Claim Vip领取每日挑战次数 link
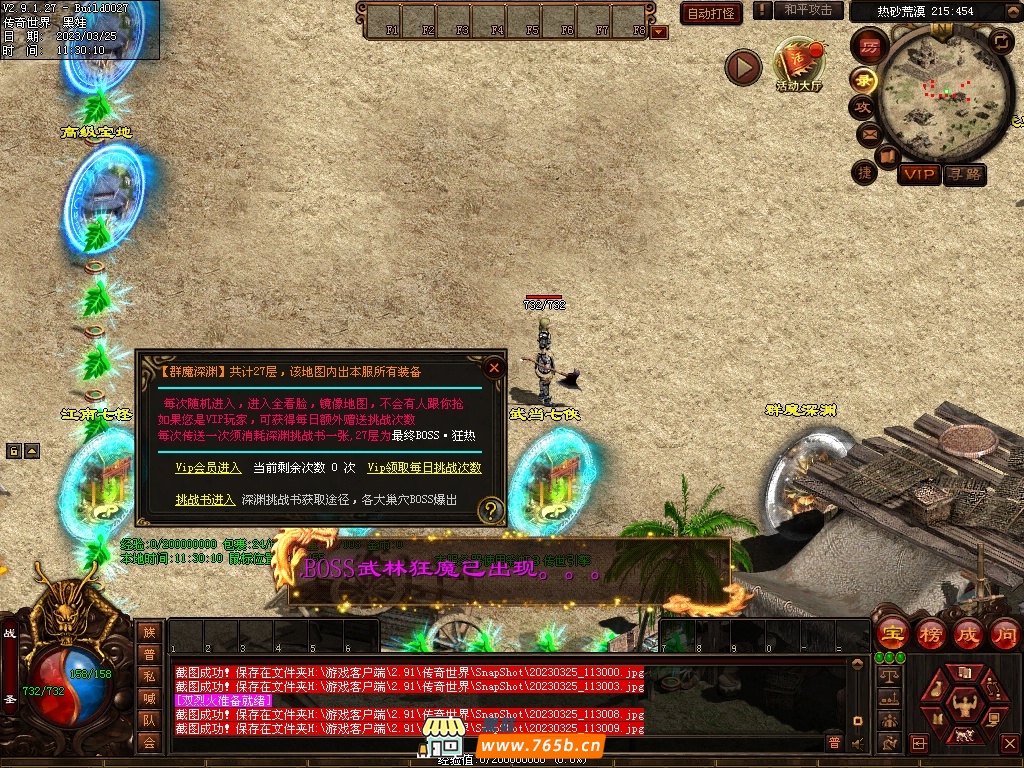The height and width of the screenshot is (768, 1024). 424,467
